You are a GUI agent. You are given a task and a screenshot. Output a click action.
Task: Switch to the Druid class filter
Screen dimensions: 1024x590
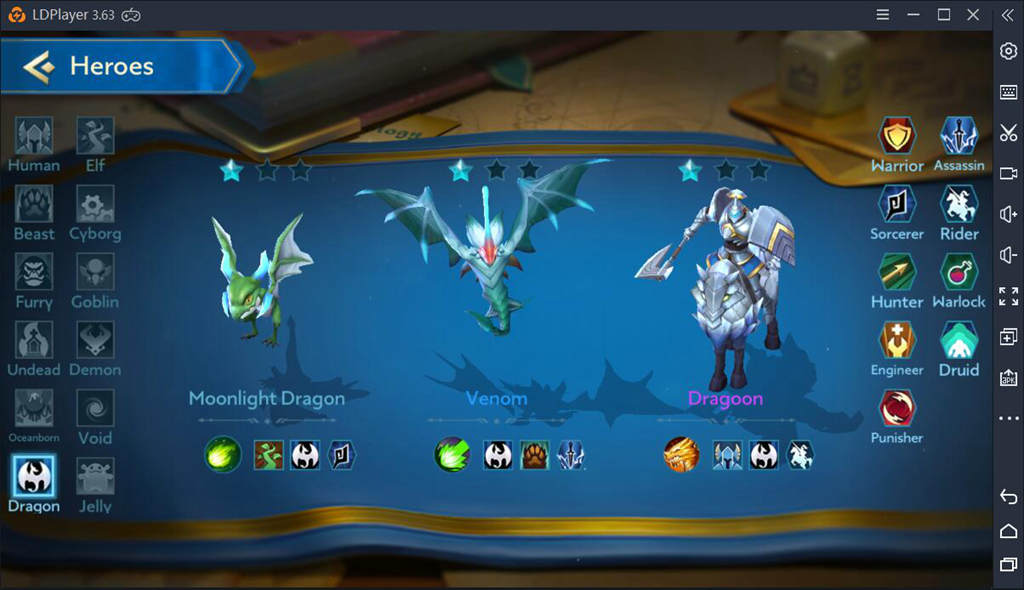(x=958, y=341)
